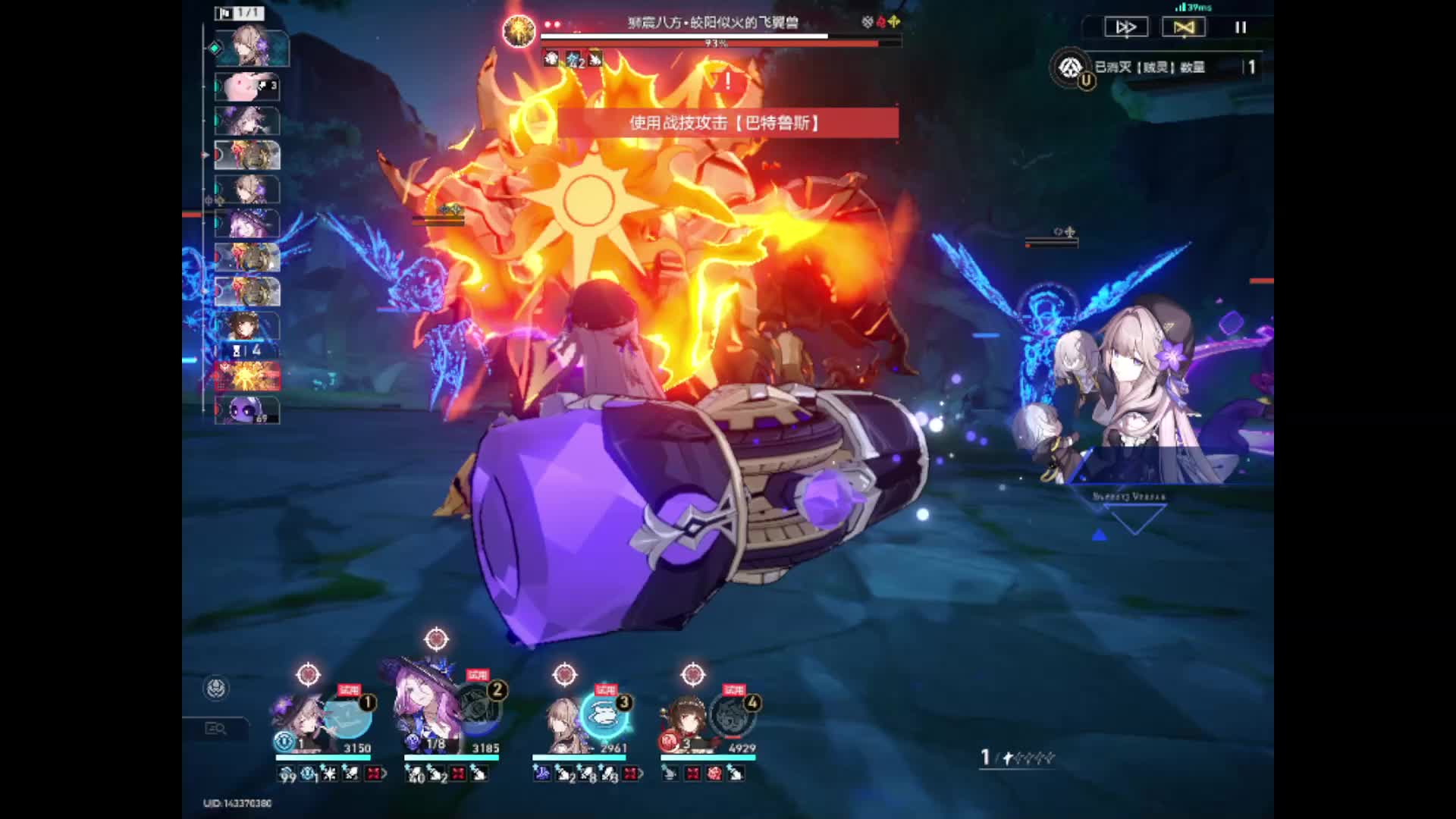Pause the battle
The height and width of the screenshot is (819, 1456).
point(1241,27)
